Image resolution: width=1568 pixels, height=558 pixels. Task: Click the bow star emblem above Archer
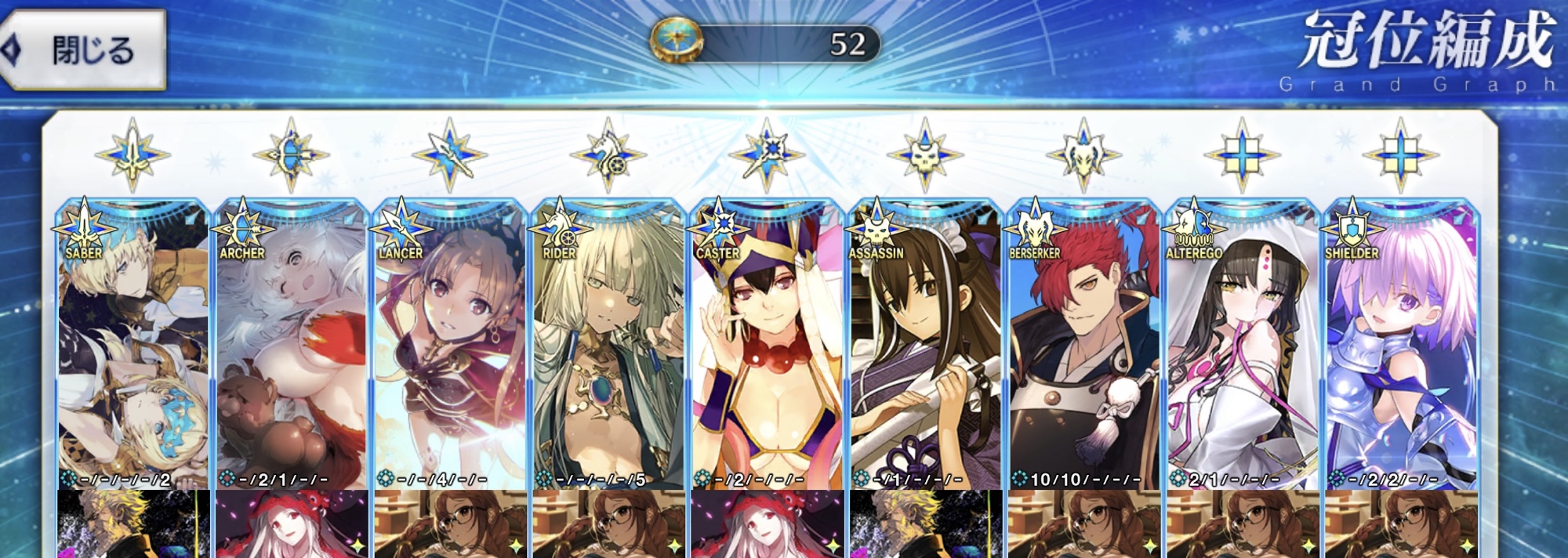pyautogui.click(x=292, y=154)
